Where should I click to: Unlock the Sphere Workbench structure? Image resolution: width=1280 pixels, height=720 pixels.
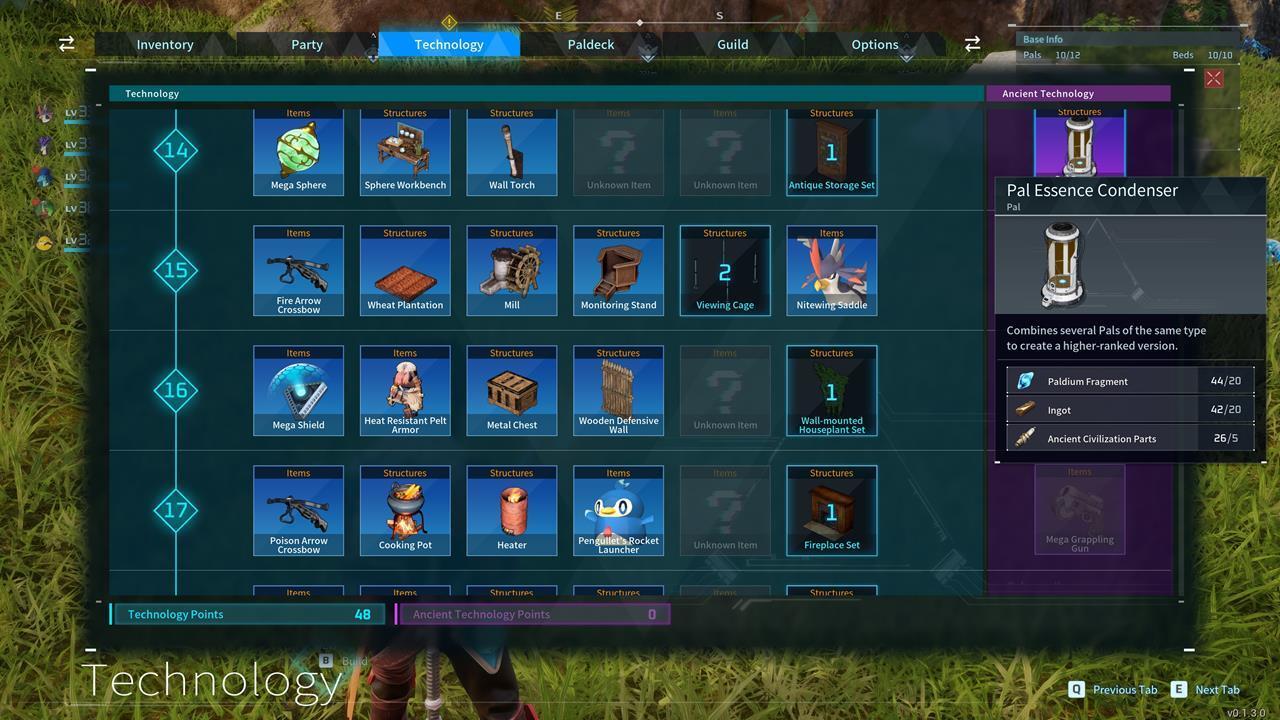(405, 150)
